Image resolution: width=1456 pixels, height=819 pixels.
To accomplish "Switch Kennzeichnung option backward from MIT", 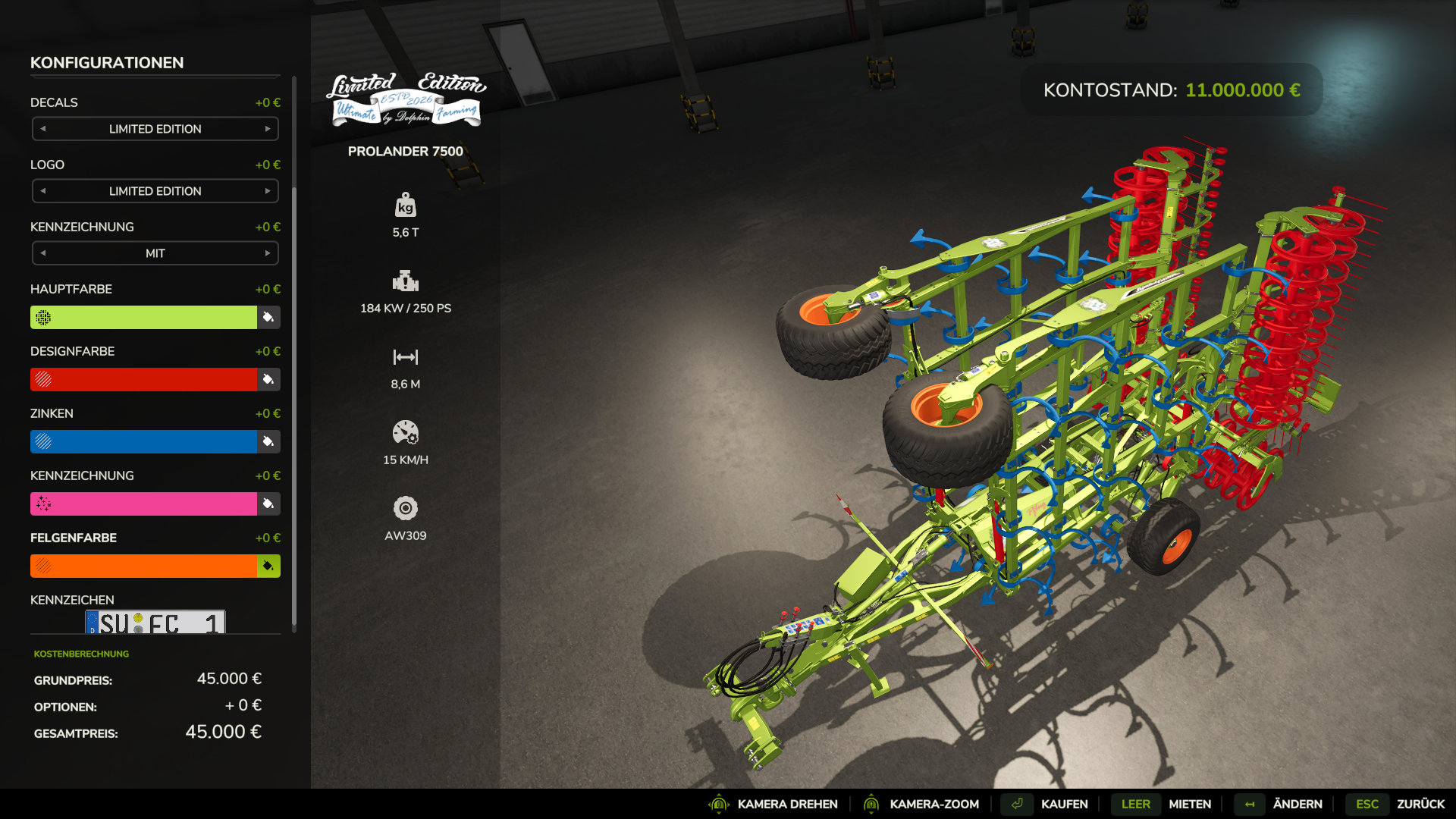I will (43, 253).
